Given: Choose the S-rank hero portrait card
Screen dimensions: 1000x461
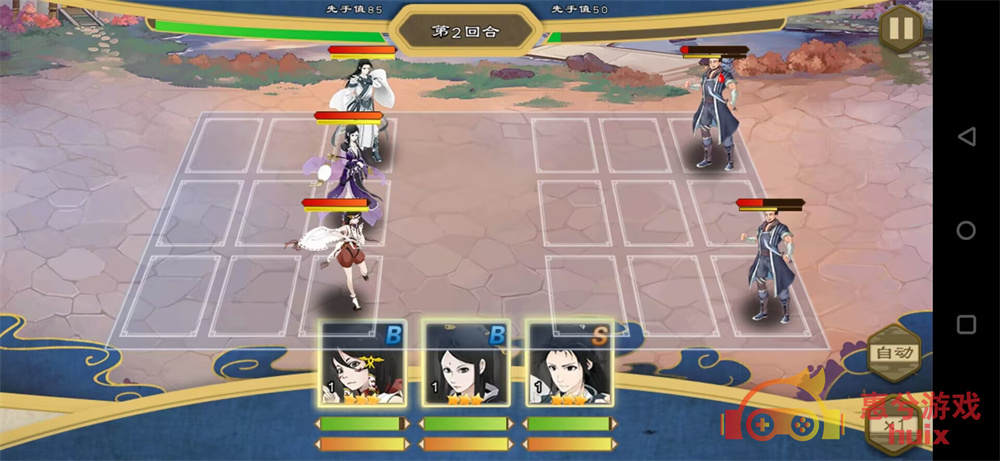Looking at the screenshot, I should (567, 364).
